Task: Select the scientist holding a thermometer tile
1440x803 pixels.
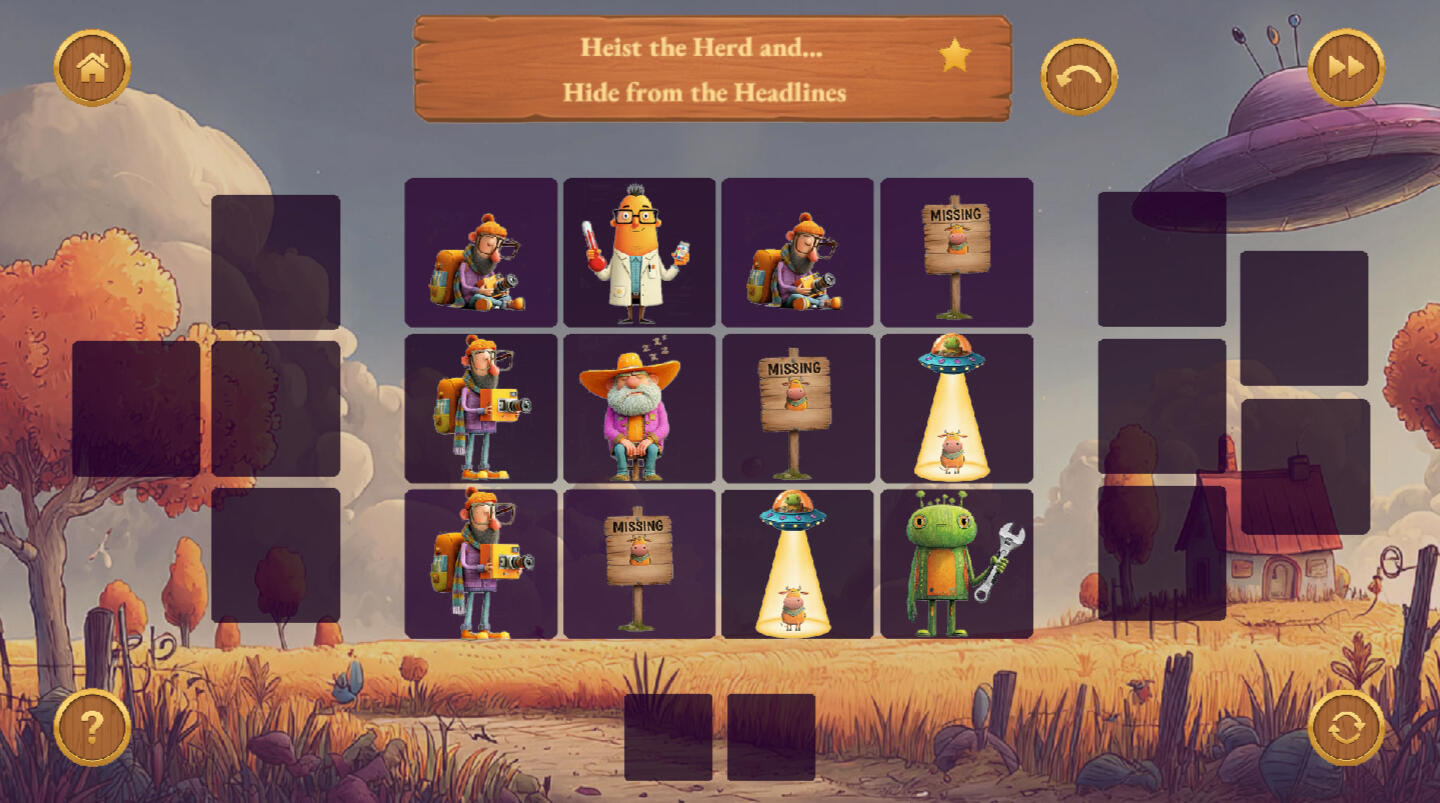Action: (639, 253)
